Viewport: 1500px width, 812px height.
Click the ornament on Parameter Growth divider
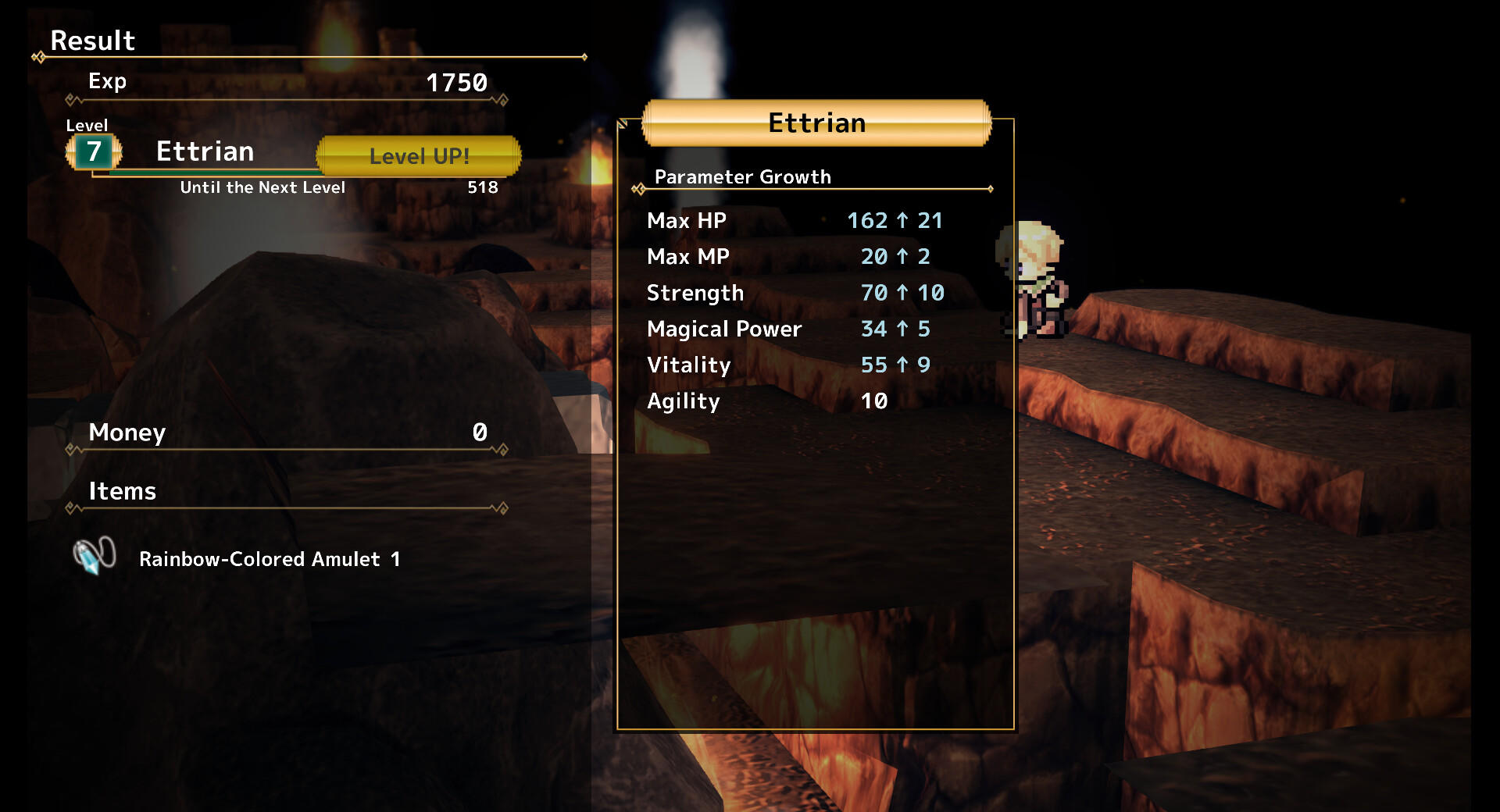click(x=637, y=188)
